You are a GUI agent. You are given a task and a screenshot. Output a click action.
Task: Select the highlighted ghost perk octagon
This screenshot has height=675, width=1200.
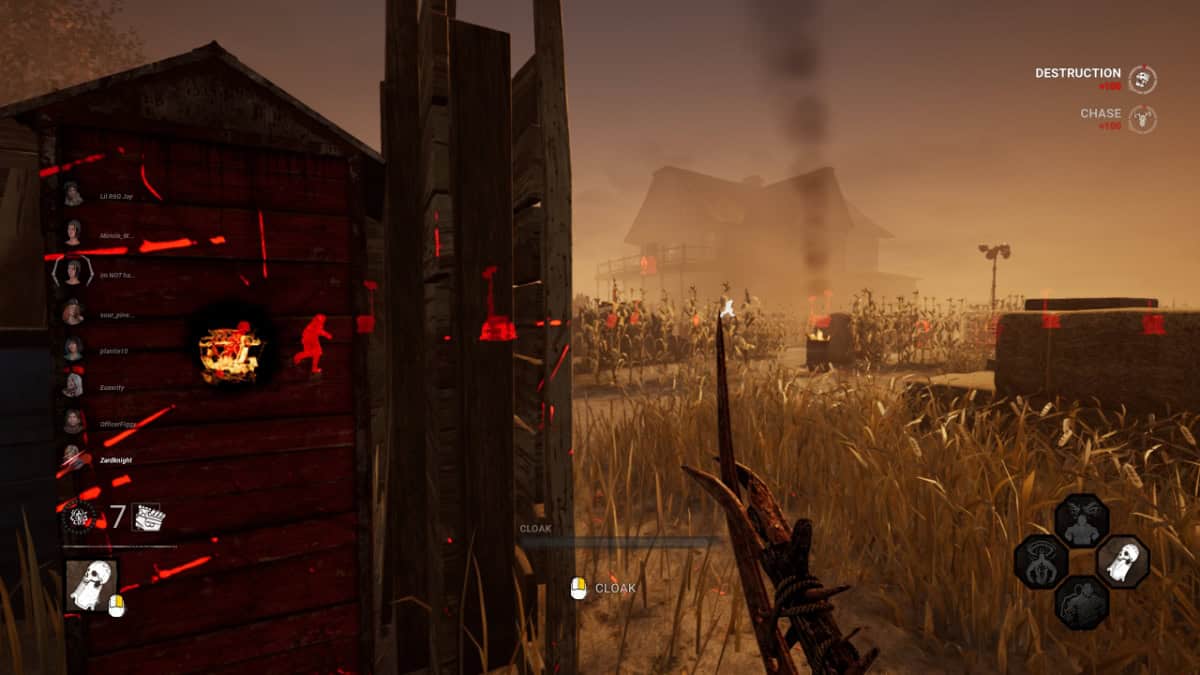(x=1122, y=560)
